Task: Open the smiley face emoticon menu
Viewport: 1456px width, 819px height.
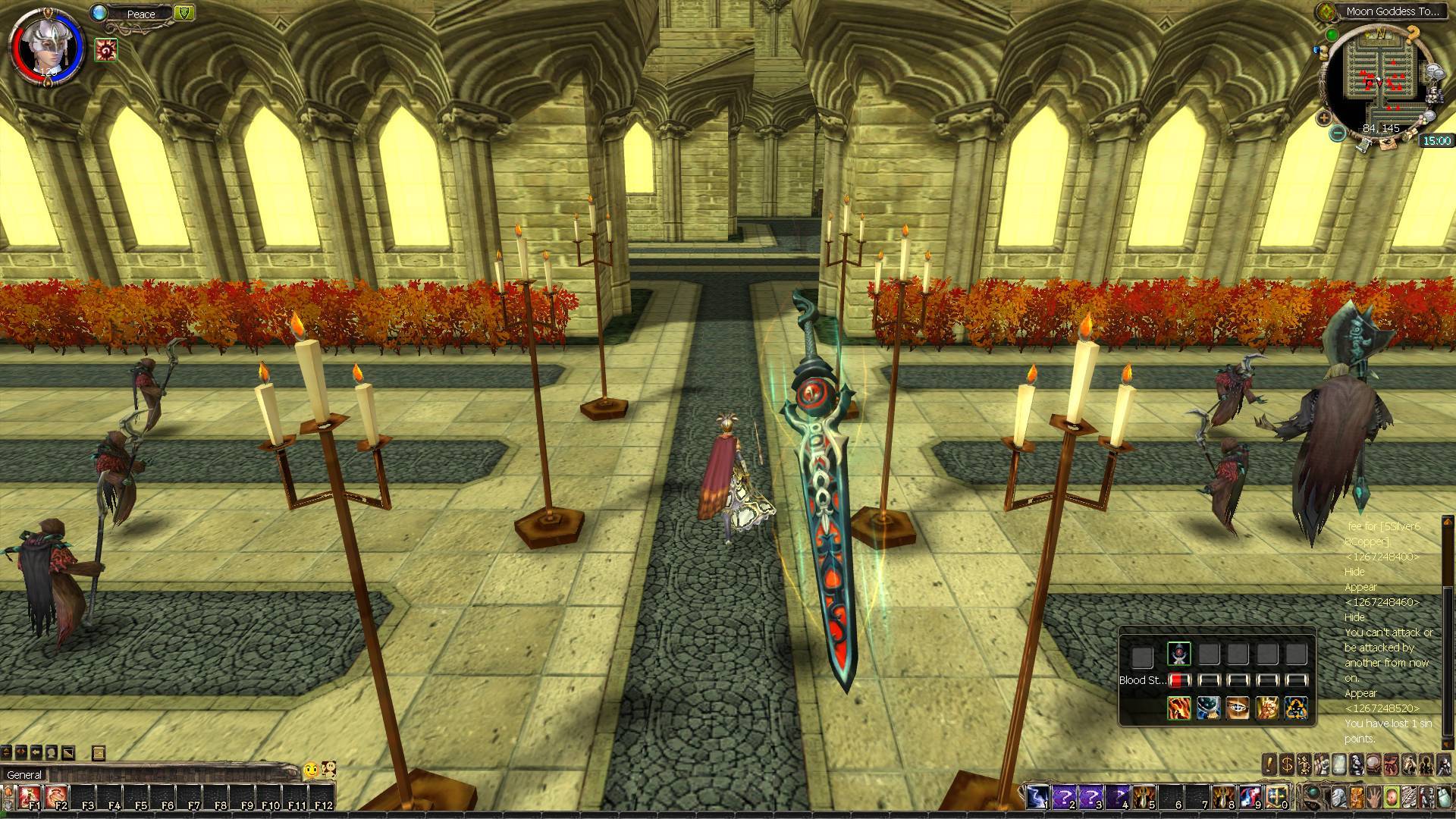Action: point(310,770)
